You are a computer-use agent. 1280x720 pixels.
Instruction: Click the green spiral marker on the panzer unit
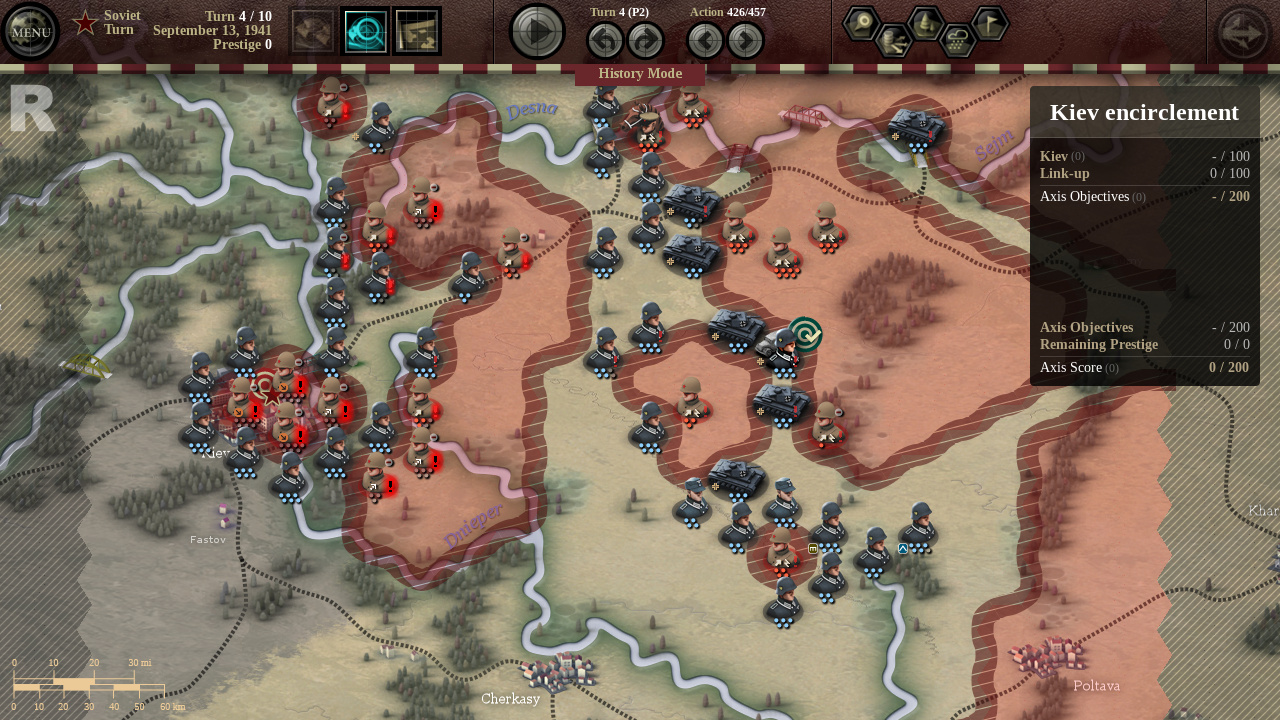click(x=807, y=335)
